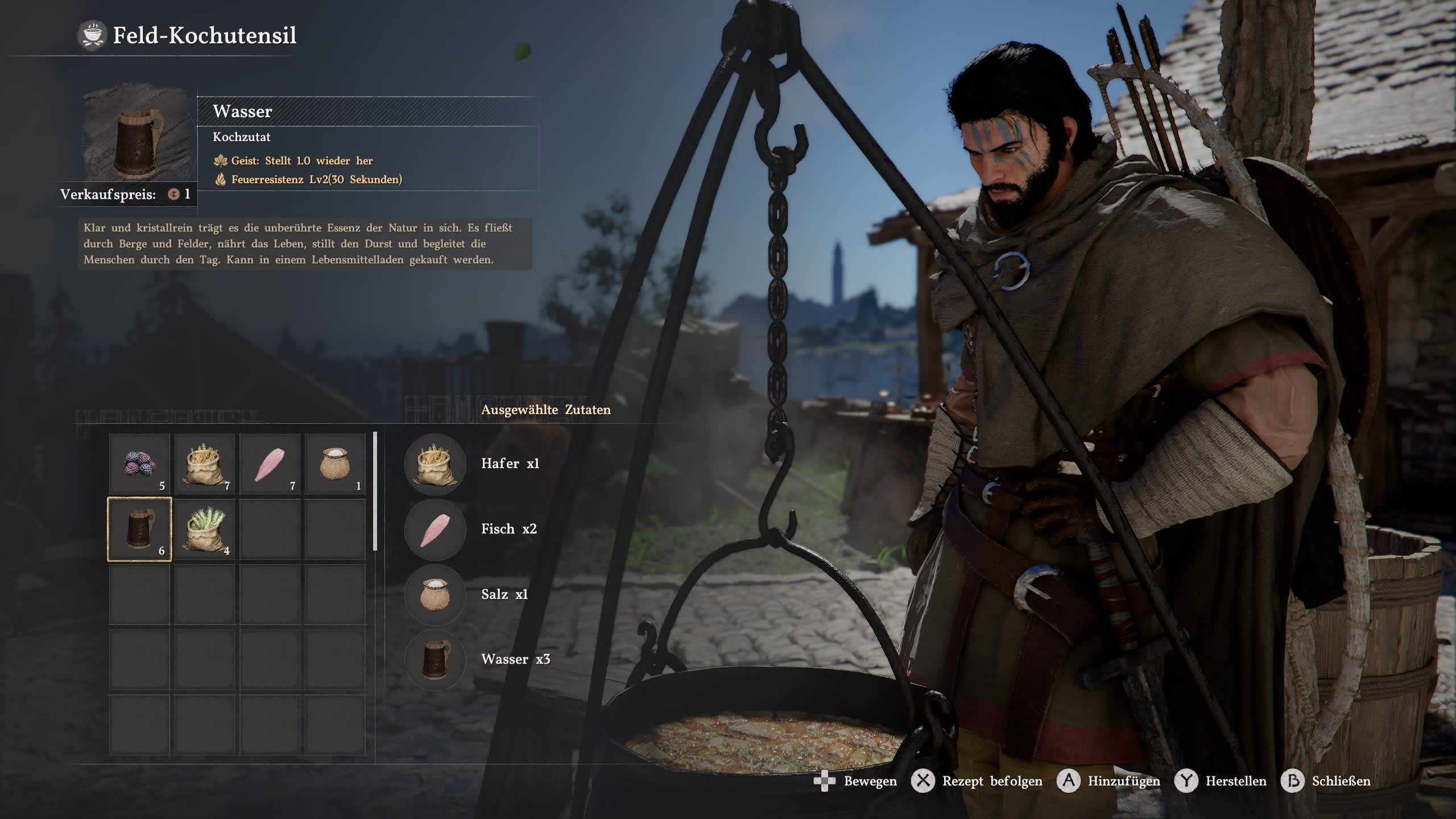This screenshot has width=1456, height=819.
Task: Pick the pink fish fillet slot
Action: click(x=270, y=464)
